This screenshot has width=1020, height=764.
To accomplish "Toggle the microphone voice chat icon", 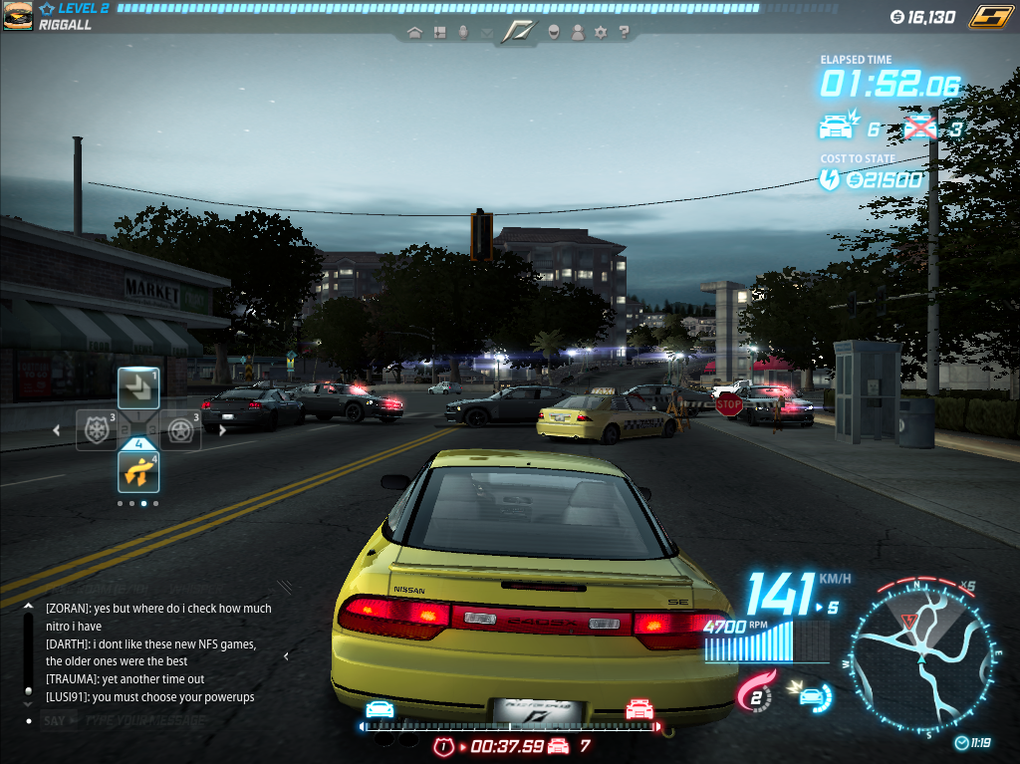I will click(463, 32).
